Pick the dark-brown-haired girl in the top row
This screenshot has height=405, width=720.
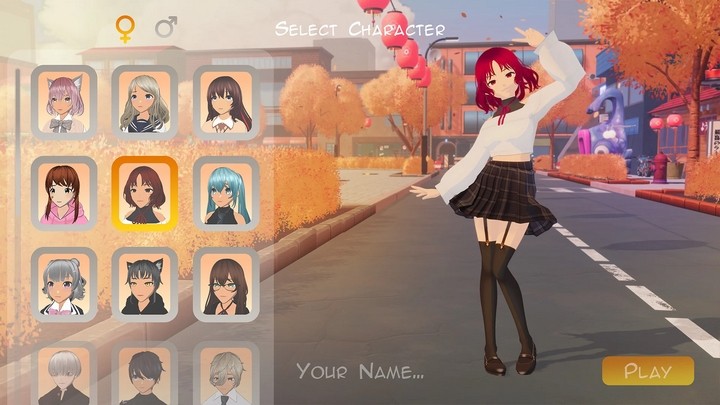click(226, 102)
